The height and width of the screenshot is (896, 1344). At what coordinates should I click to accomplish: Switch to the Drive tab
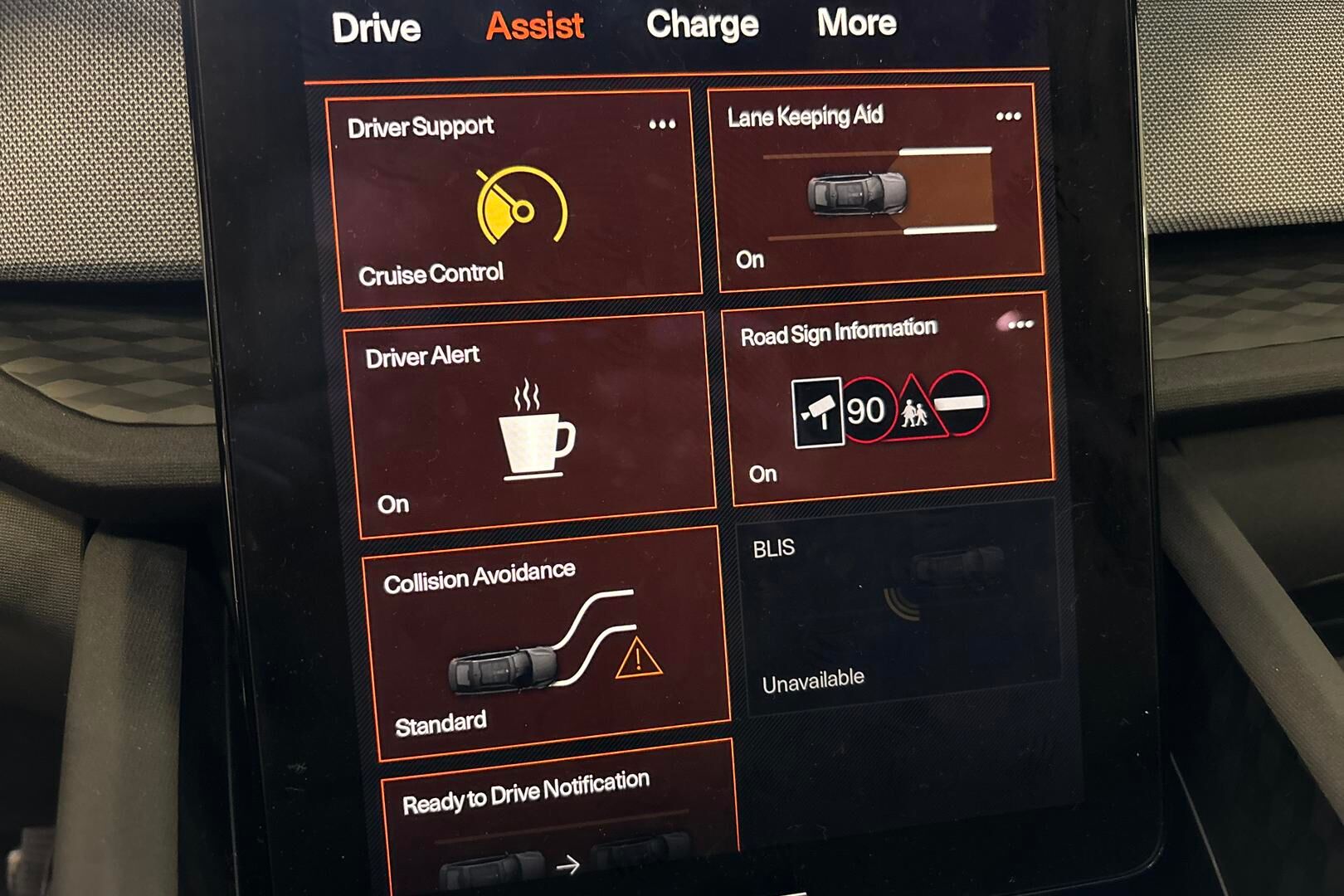coord(376,28)
